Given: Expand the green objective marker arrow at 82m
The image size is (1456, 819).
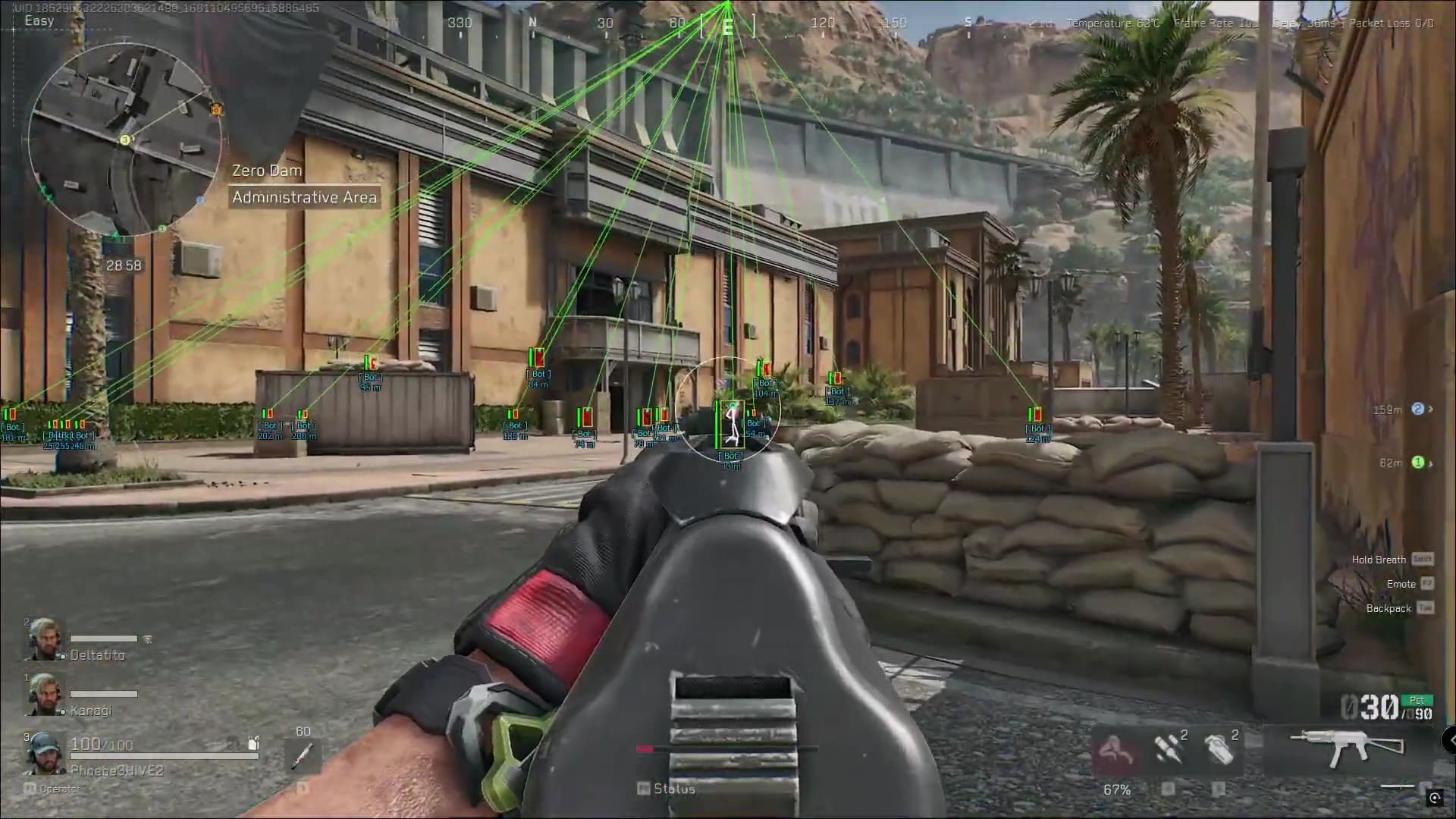Looking at the screenshot, I should click(1430, 463).
